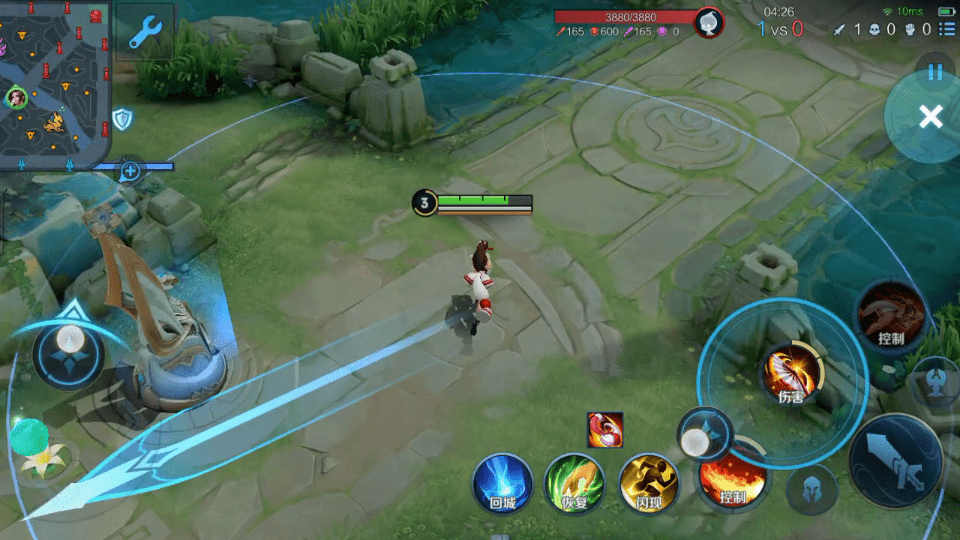Click the blue plus button below minimap
This screenshot has height=540, width=960.
coord(130,170)
